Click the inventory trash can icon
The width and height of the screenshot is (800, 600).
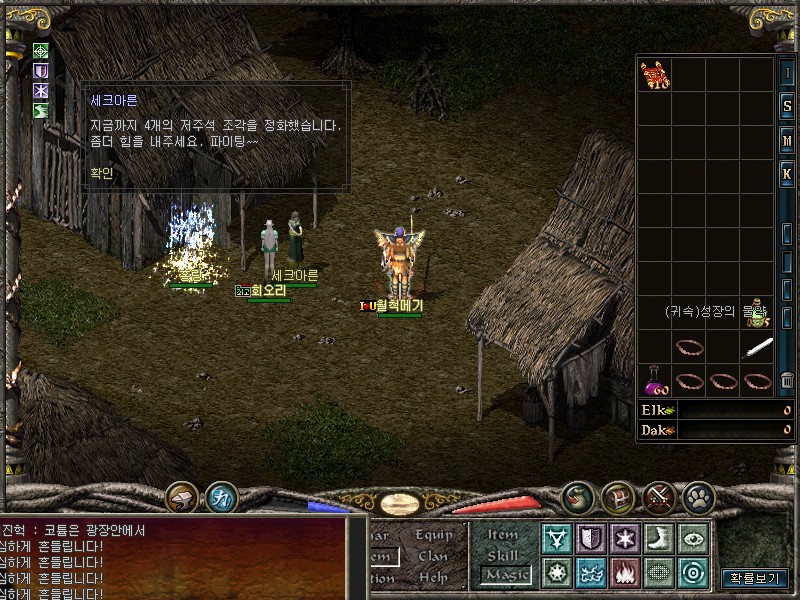[x=788, y=379]
